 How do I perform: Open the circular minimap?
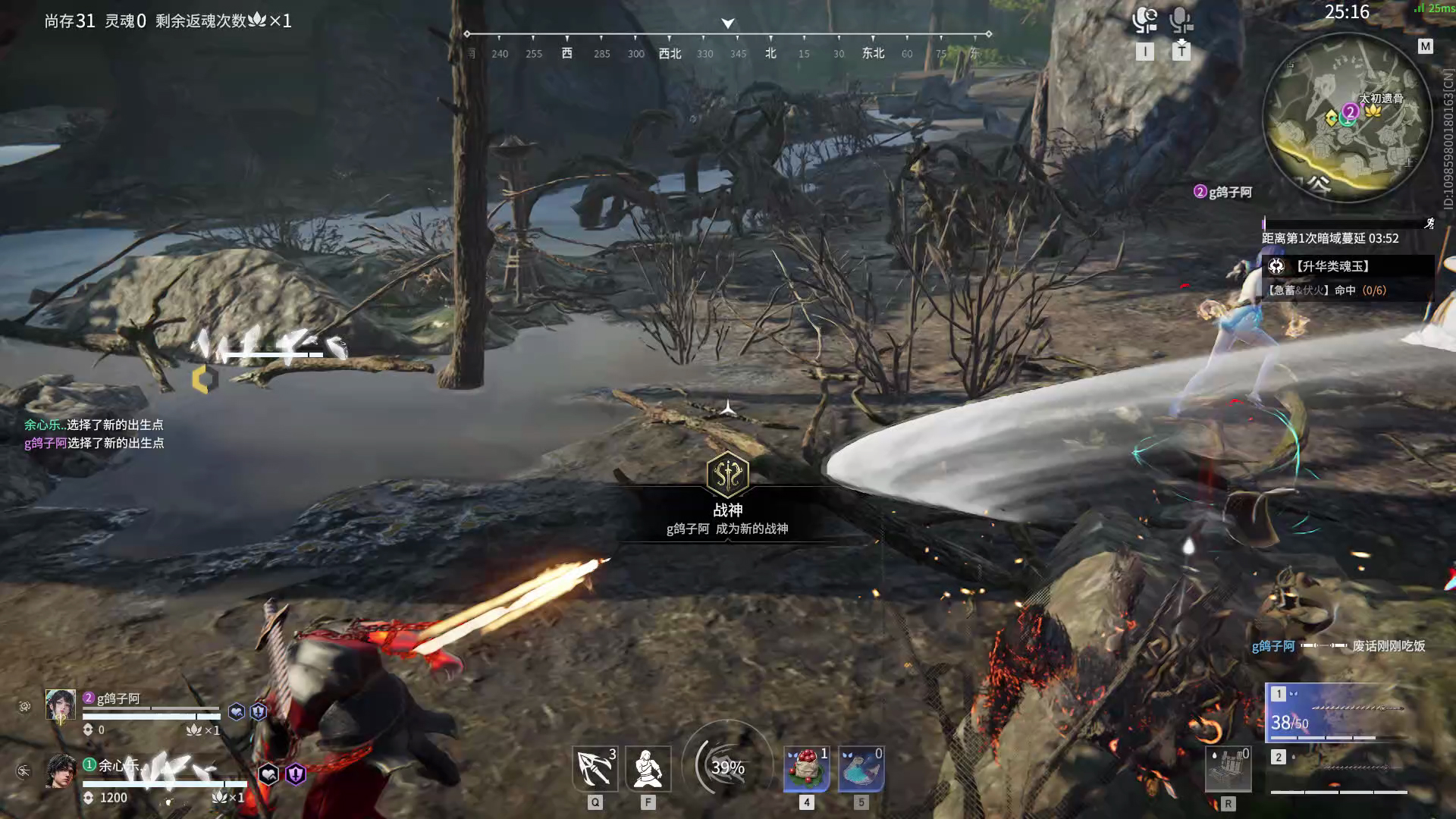tap(1348, 118)
